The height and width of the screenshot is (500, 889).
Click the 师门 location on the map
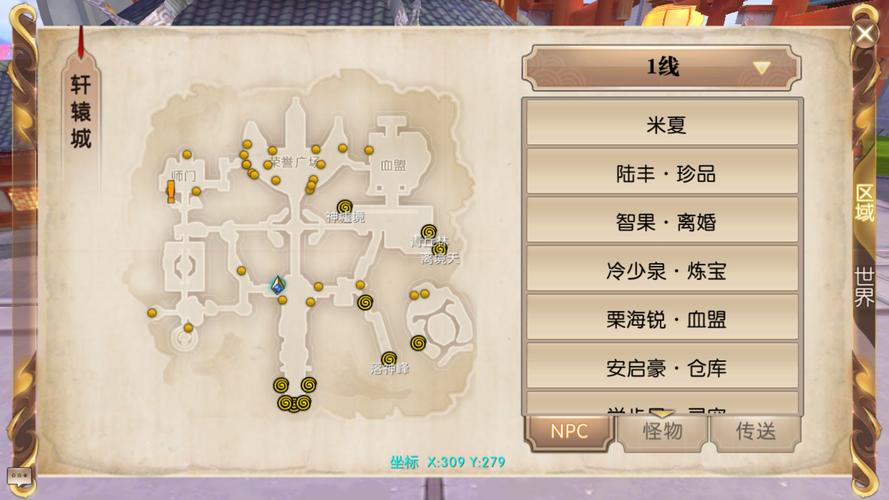click(183, 176)
